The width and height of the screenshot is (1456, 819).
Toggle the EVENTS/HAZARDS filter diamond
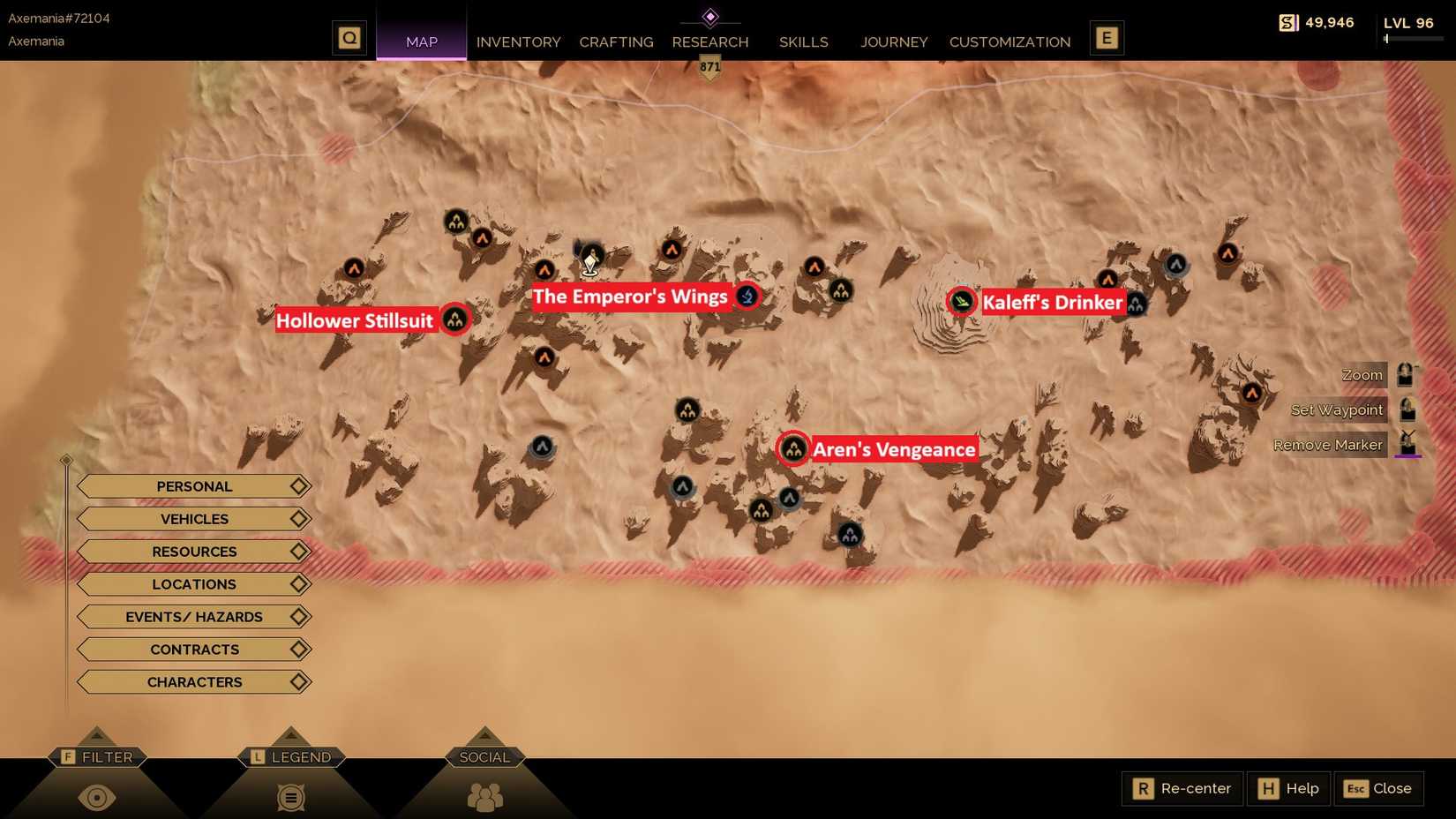297,616
